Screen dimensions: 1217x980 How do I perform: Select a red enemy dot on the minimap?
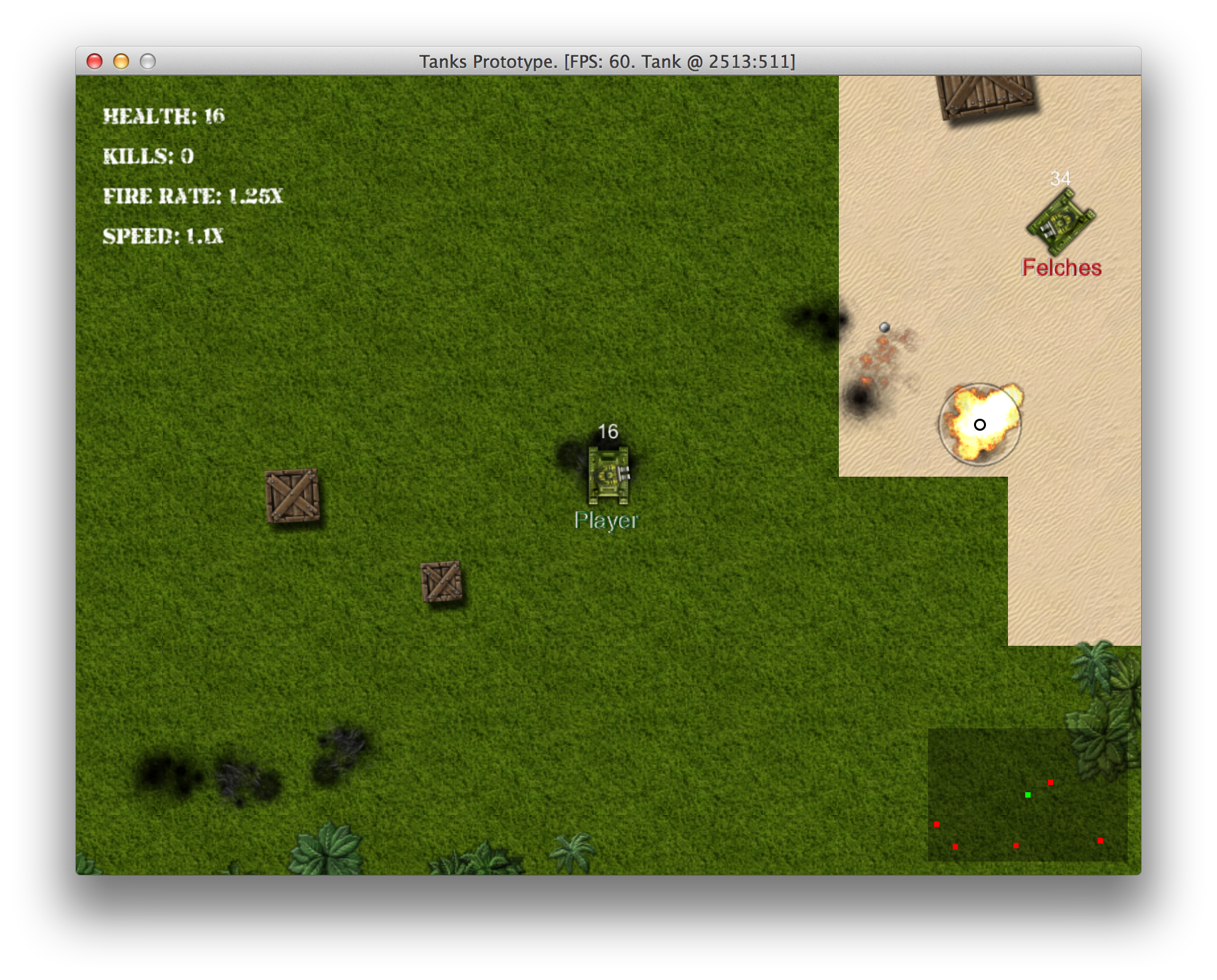pyautogui.click(x=1051, y=784)
